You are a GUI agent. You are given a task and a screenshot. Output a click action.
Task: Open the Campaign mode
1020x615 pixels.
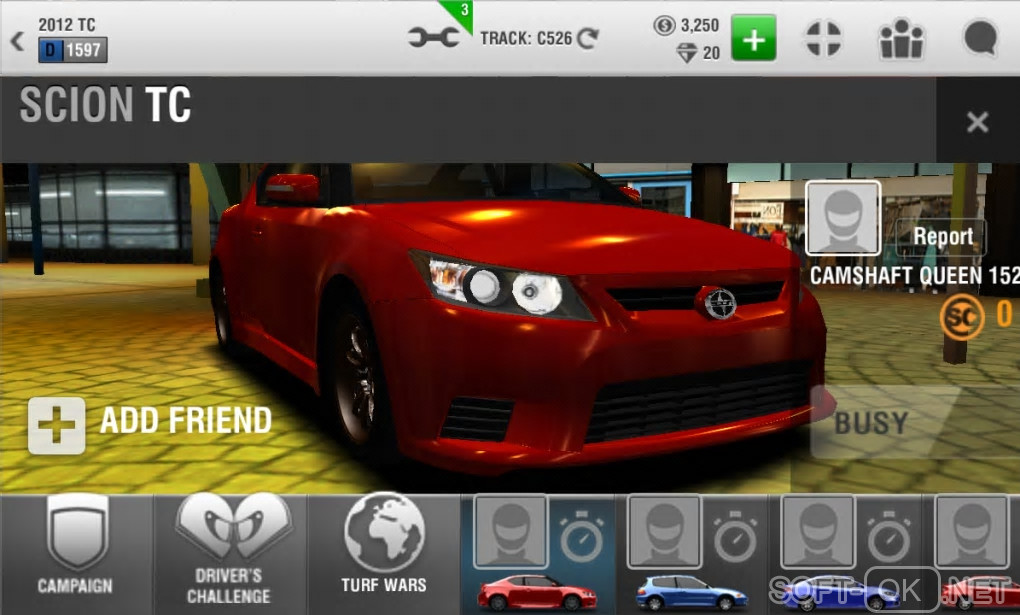tap(76, 553)
